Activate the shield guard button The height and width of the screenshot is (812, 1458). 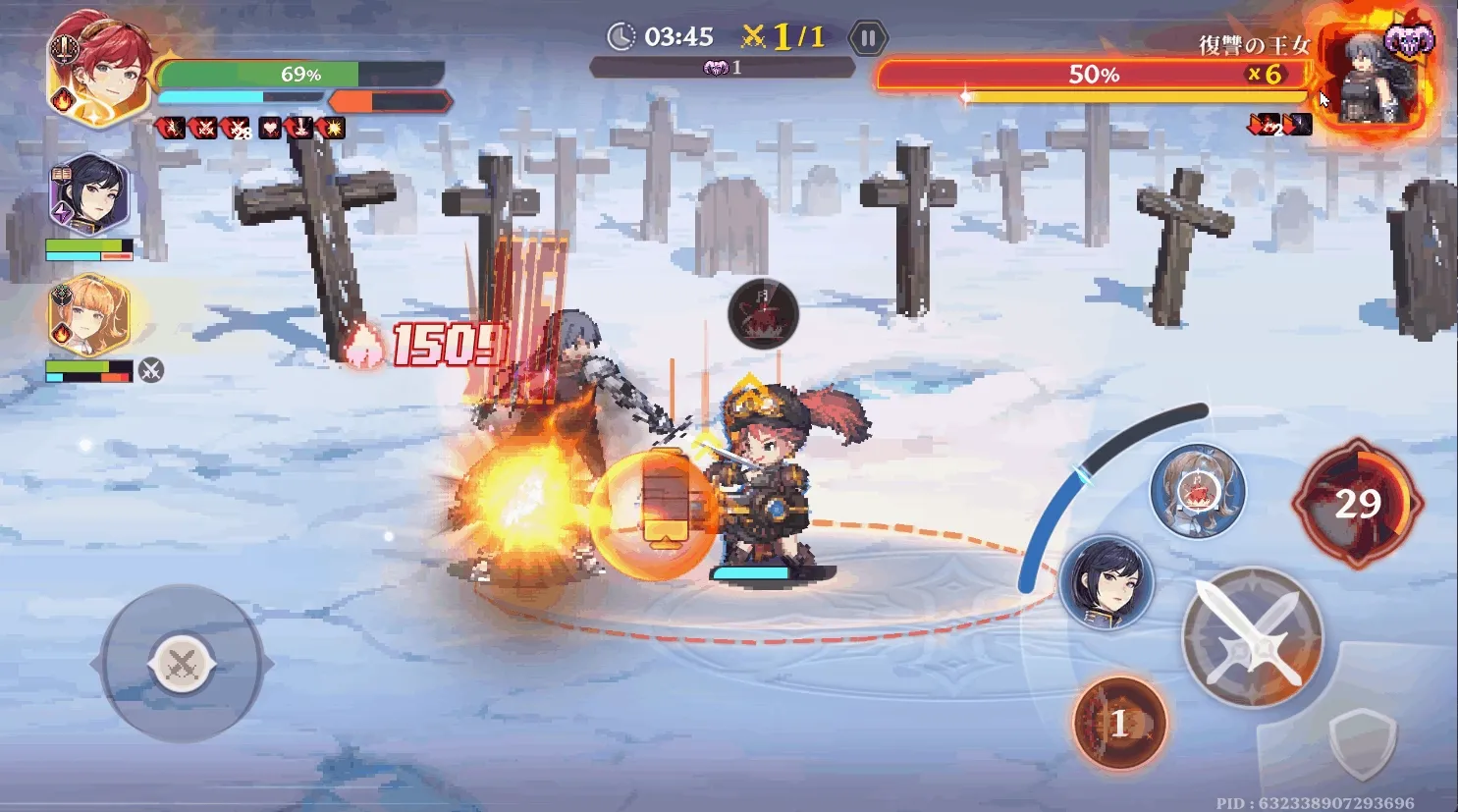click(x=1362, y=744)
